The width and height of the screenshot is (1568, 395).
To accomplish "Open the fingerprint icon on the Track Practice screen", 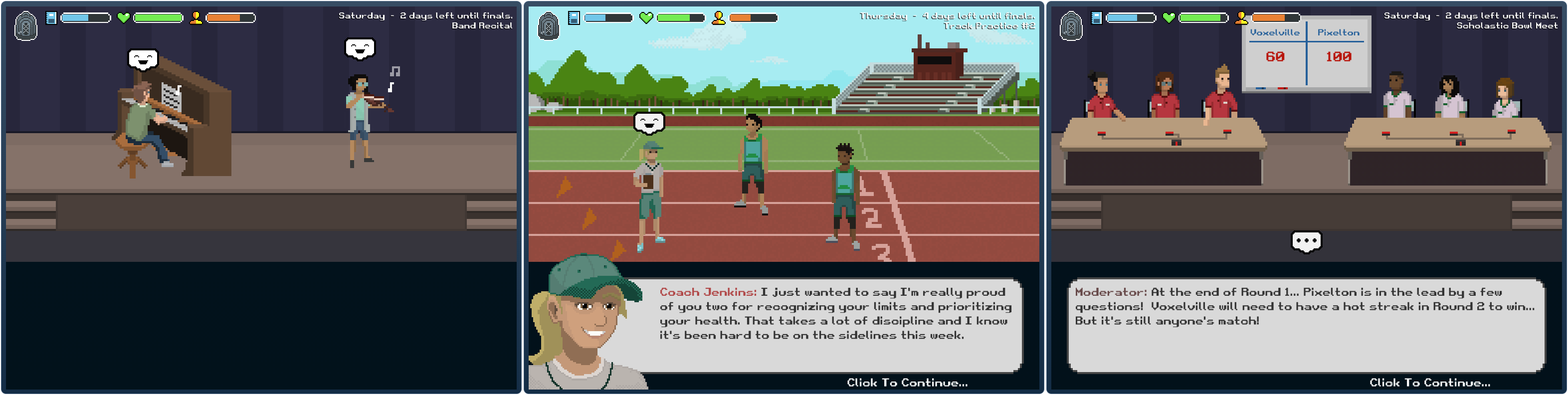I will [x=549, y=26].
